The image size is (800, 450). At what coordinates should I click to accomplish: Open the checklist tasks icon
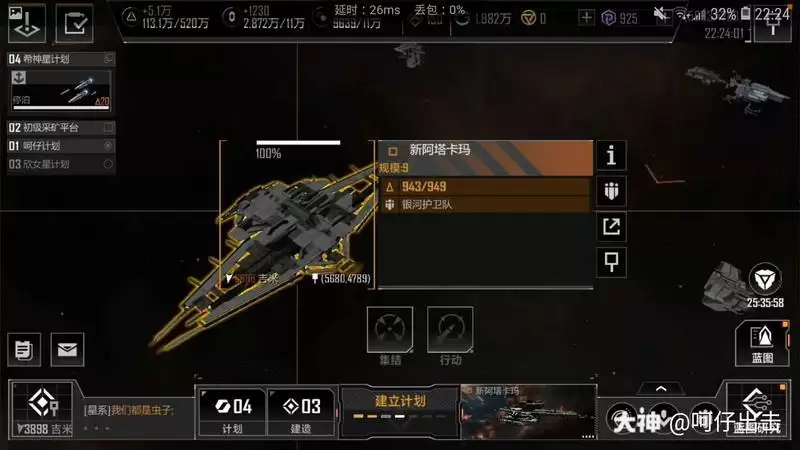[73, 22]
